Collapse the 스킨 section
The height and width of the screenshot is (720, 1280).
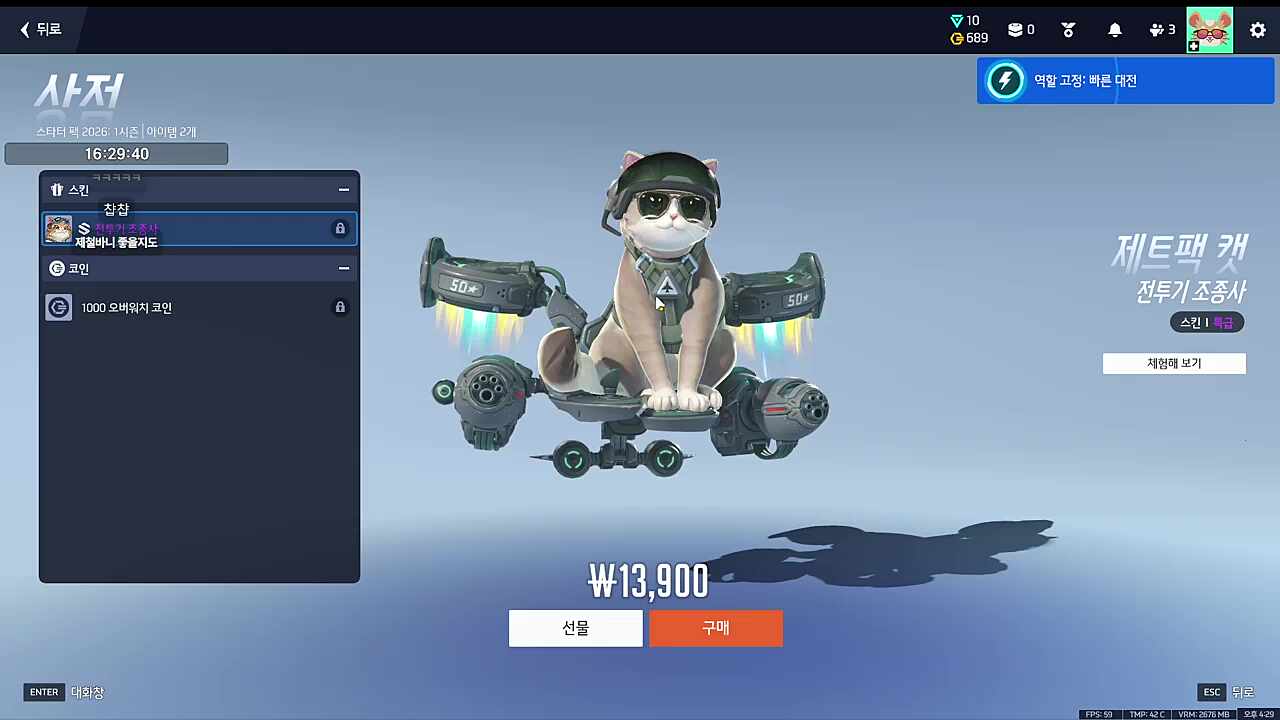(343, 189)
